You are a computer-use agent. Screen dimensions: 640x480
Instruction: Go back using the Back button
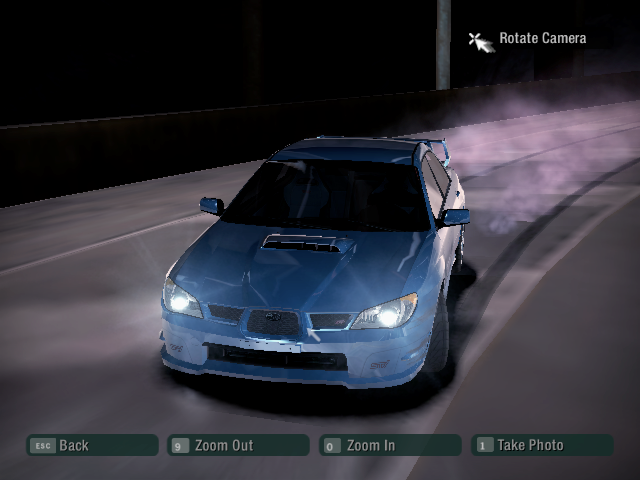pyautogui.click(x=92, y=446)
